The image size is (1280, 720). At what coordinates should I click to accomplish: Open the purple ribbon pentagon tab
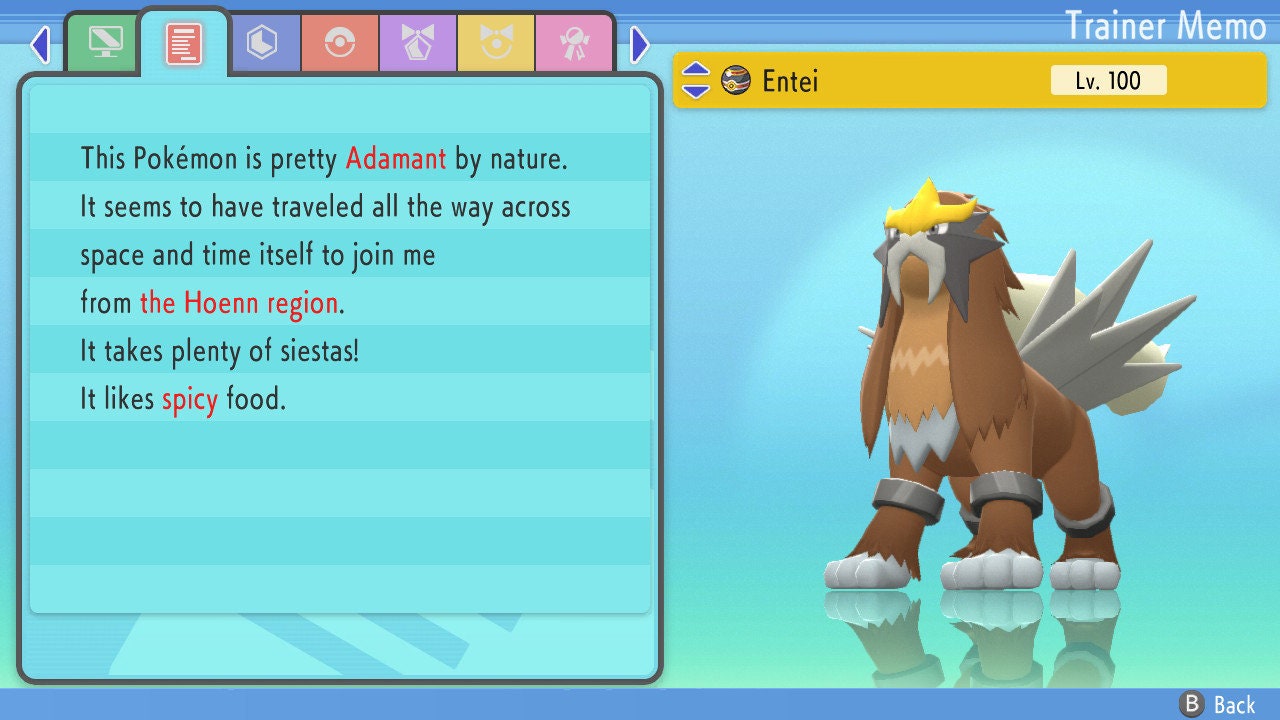tap(418, 43)
